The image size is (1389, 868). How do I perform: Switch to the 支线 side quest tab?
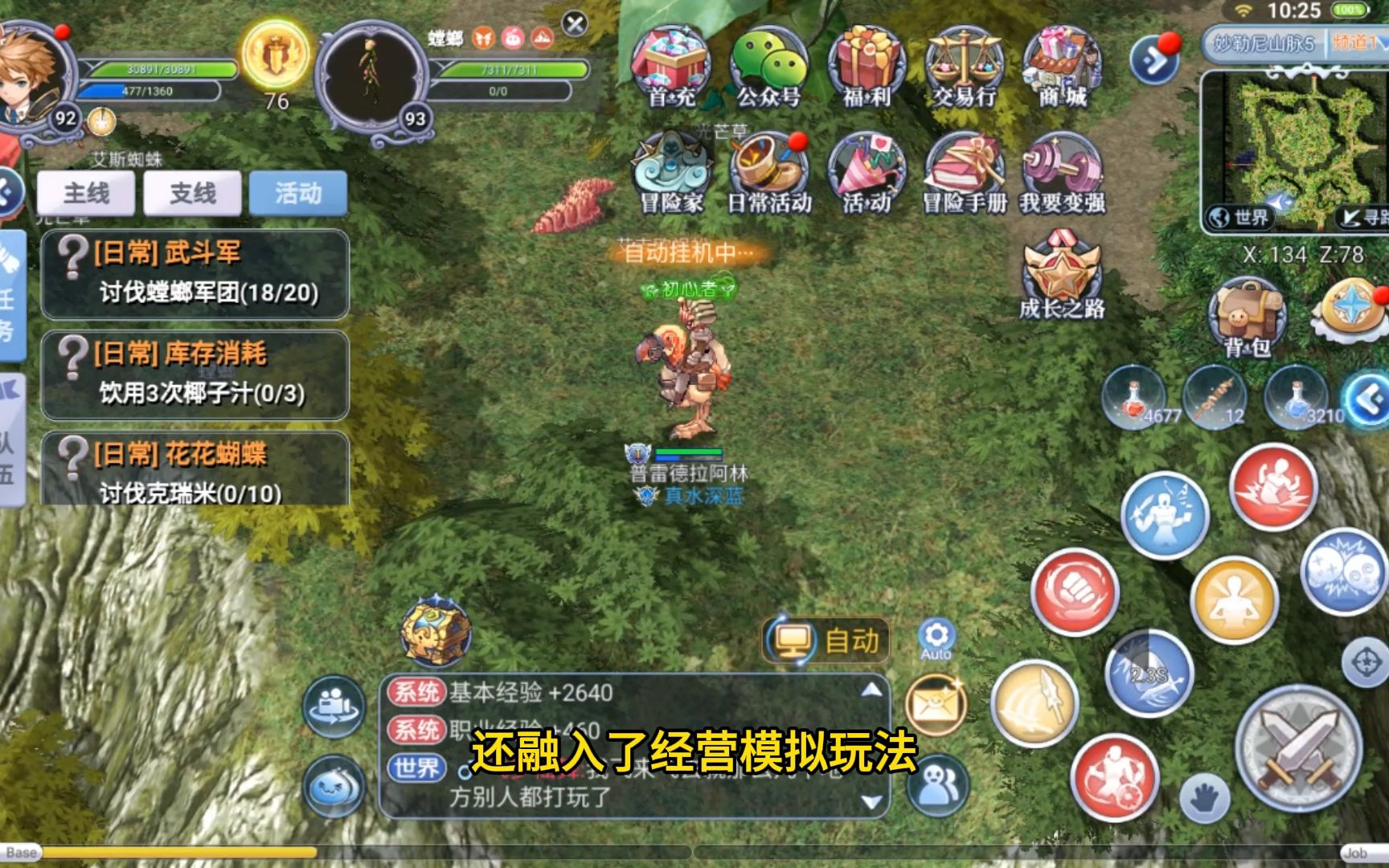pyautogui.click(x=193, y=193)
